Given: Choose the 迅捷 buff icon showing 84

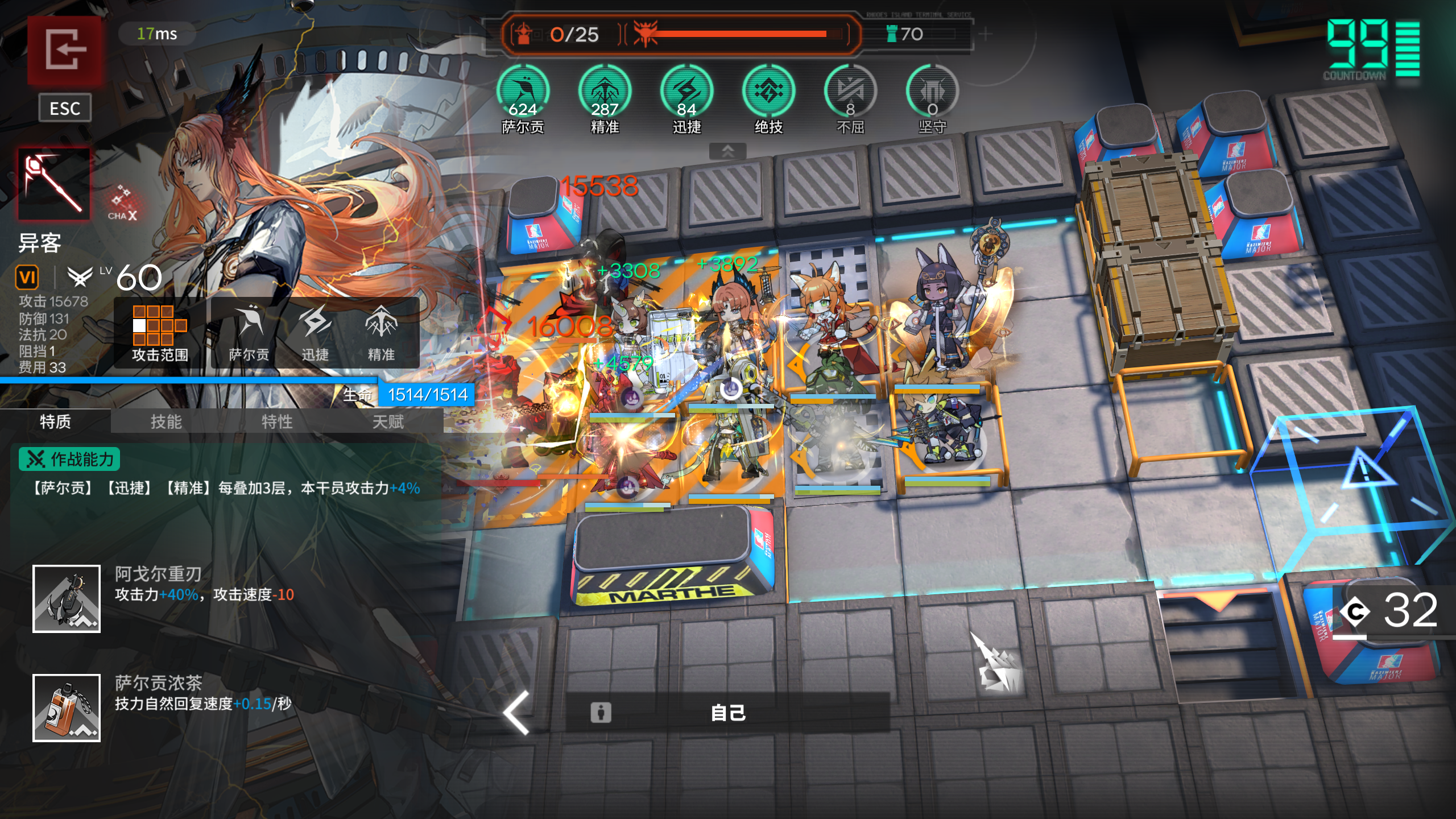Looking at the screenshot, I should [686, 92].
